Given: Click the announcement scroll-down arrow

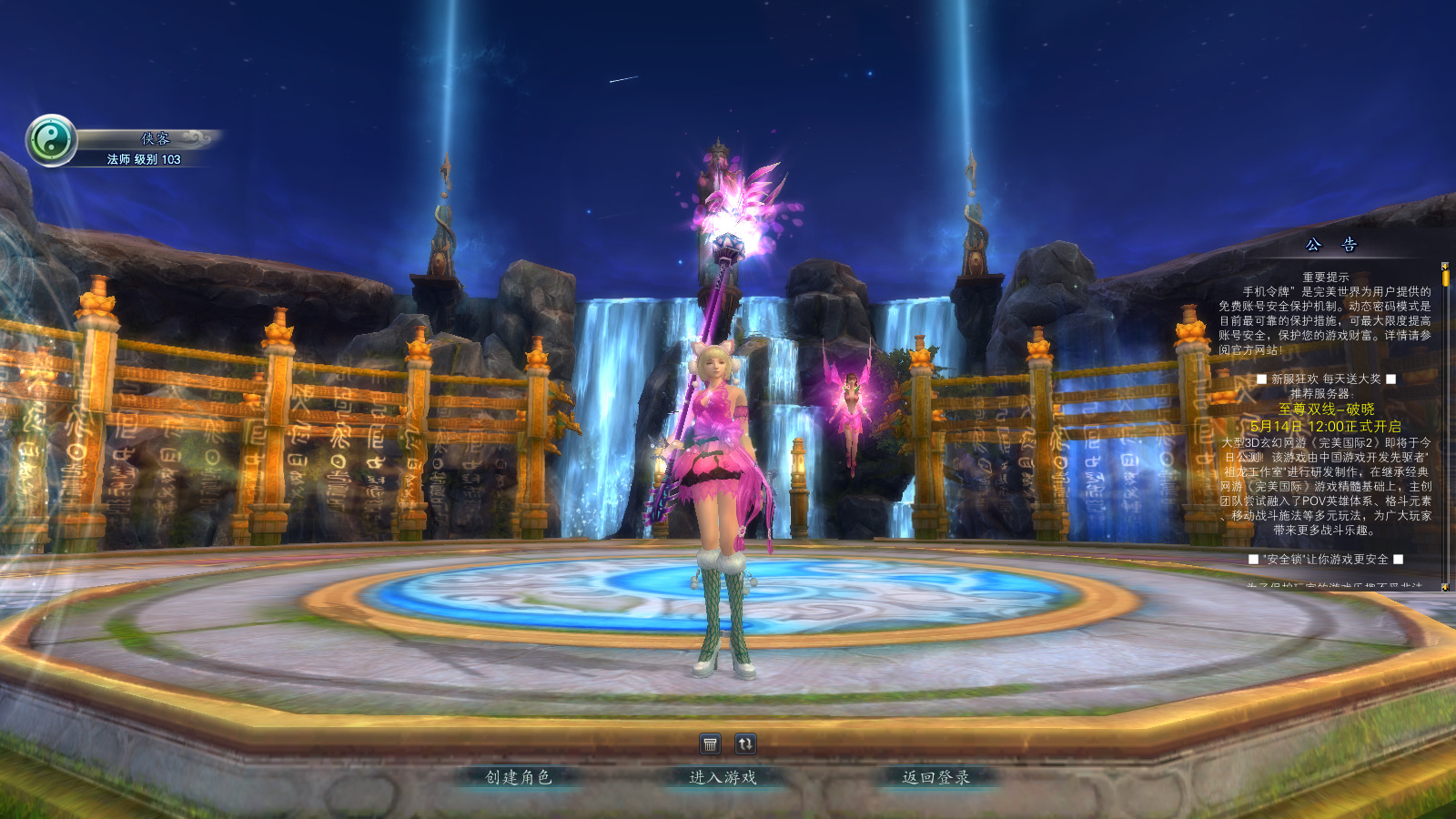Looking at the screenshot, I should pos(1445,587).
